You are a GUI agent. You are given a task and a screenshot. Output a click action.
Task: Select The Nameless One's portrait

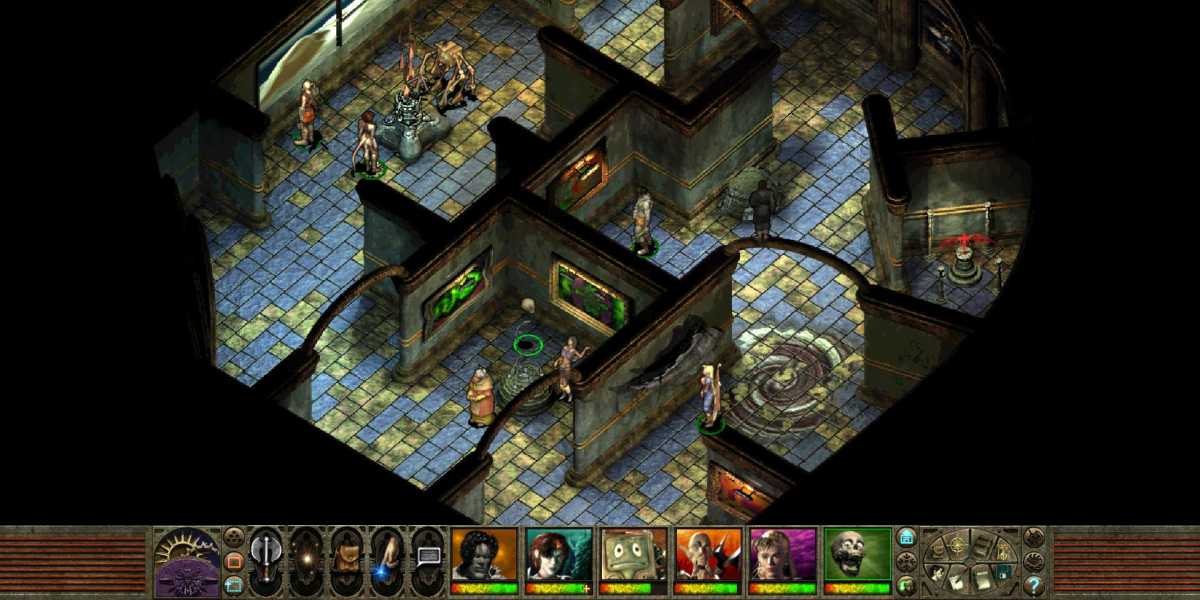tap(484, 554)
